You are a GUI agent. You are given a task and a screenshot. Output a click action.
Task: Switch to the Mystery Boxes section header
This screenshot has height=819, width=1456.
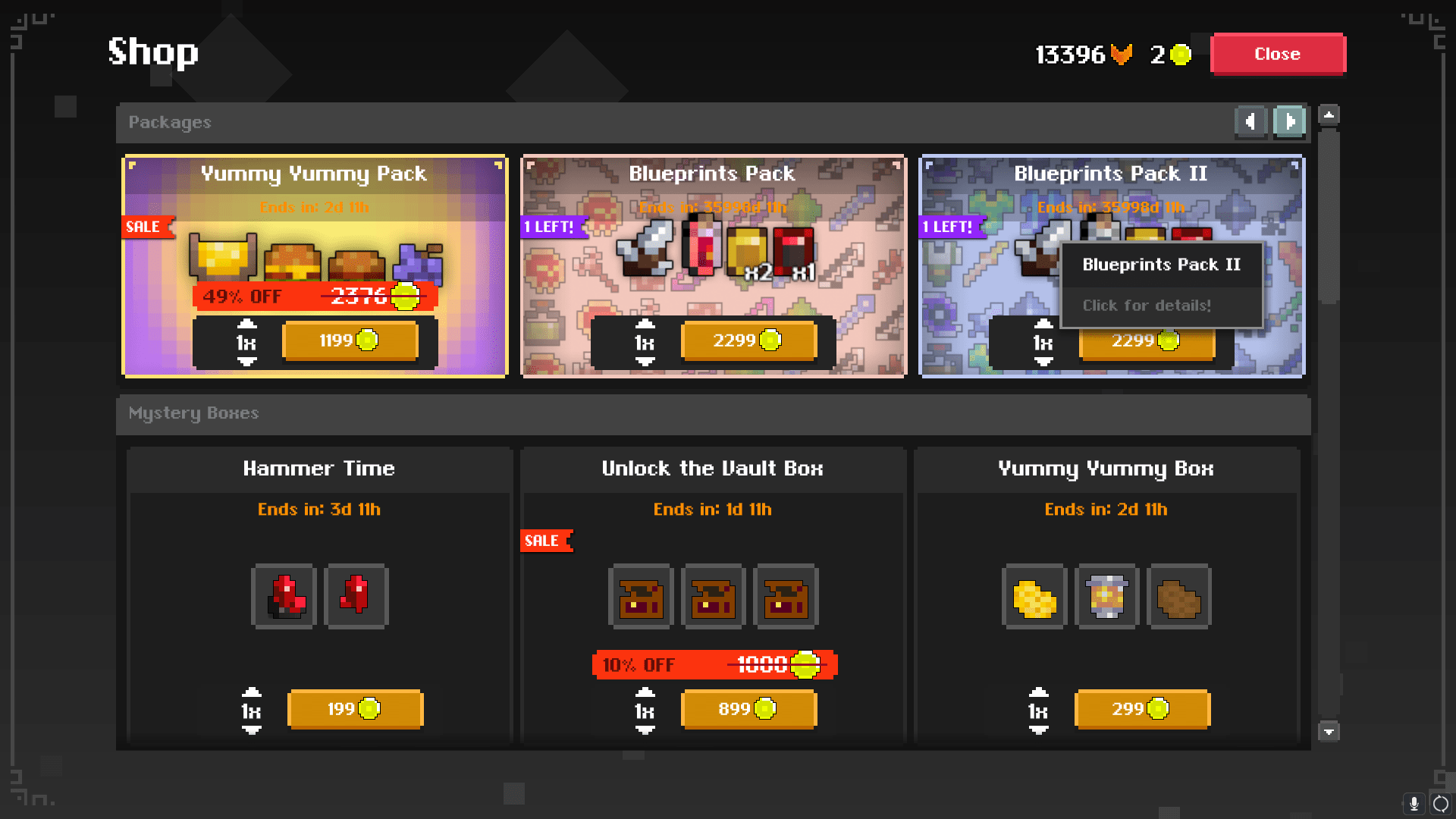coord(193,413)
